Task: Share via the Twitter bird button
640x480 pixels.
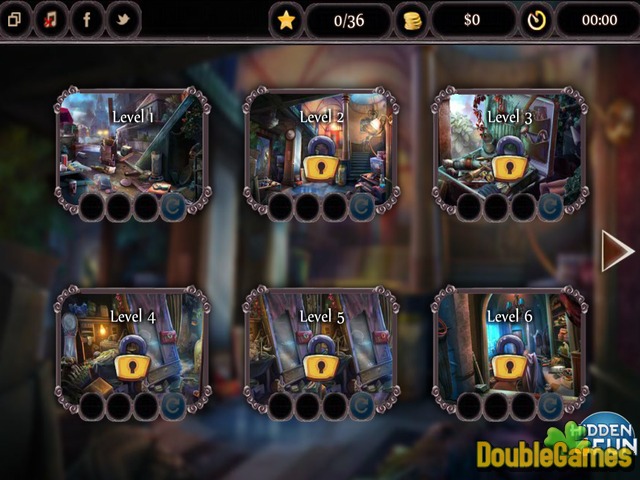Action: pos(122,19)
